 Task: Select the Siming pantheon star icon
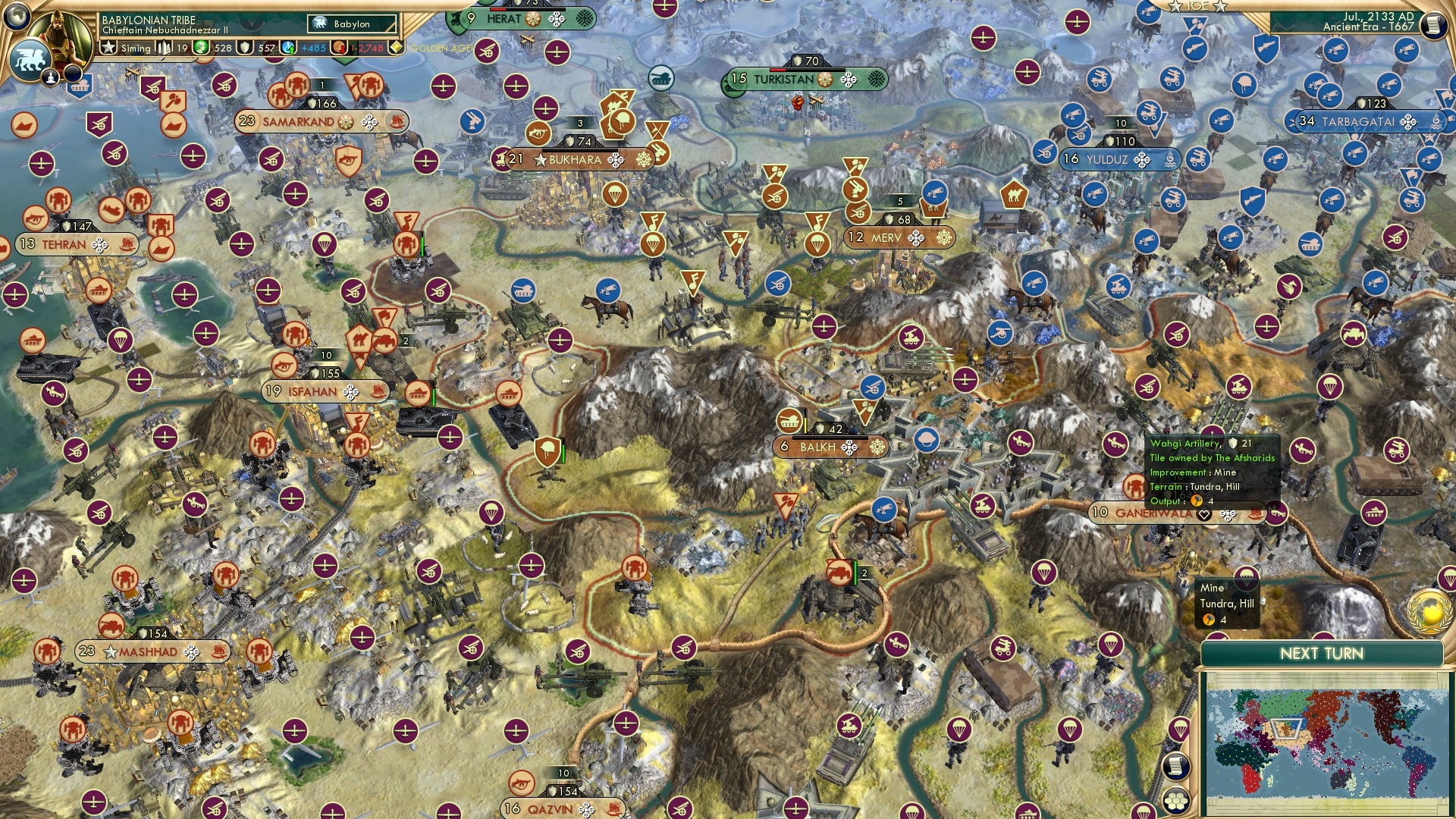108,47
